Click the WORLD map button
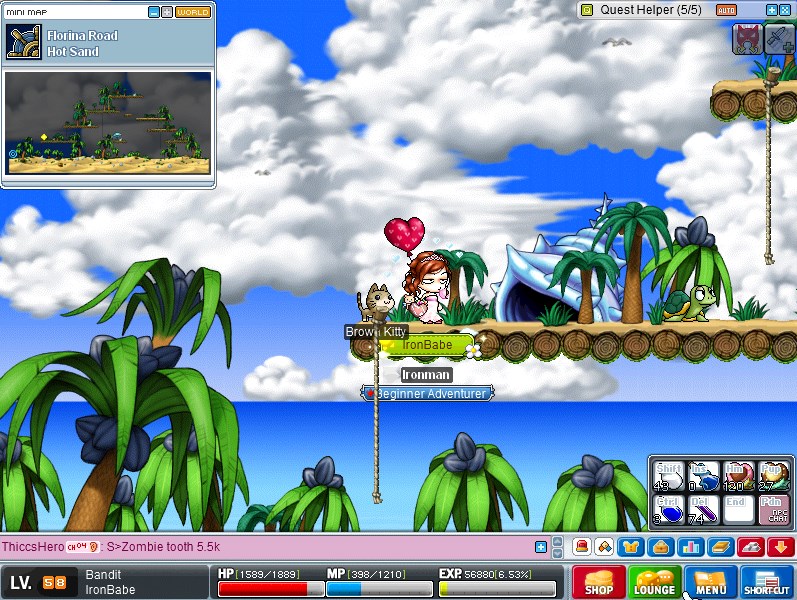This screenshot has width=797, height=600. coord(193,12)
